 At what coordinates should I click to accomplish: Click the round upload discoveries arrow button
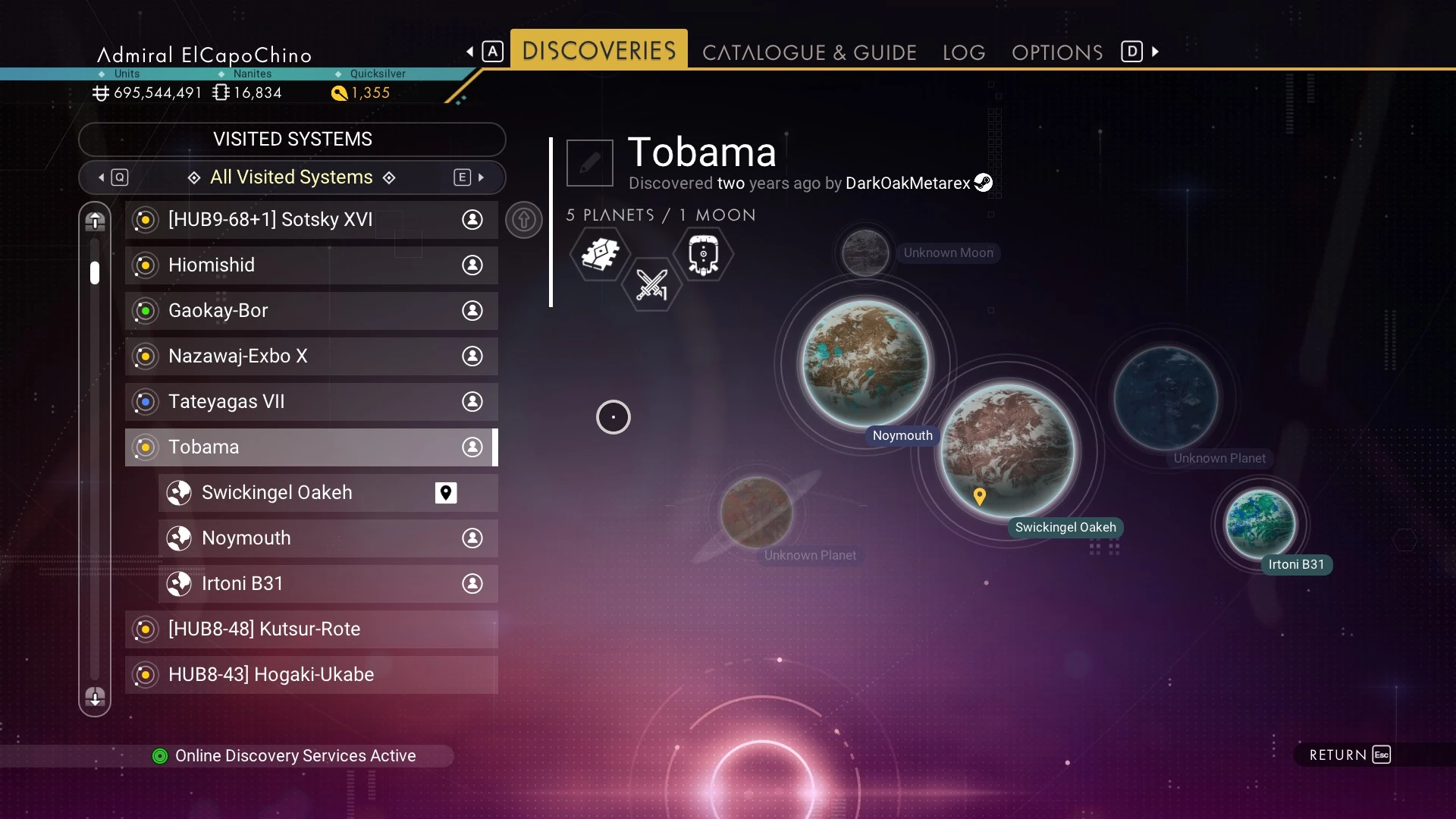point(524,220)
